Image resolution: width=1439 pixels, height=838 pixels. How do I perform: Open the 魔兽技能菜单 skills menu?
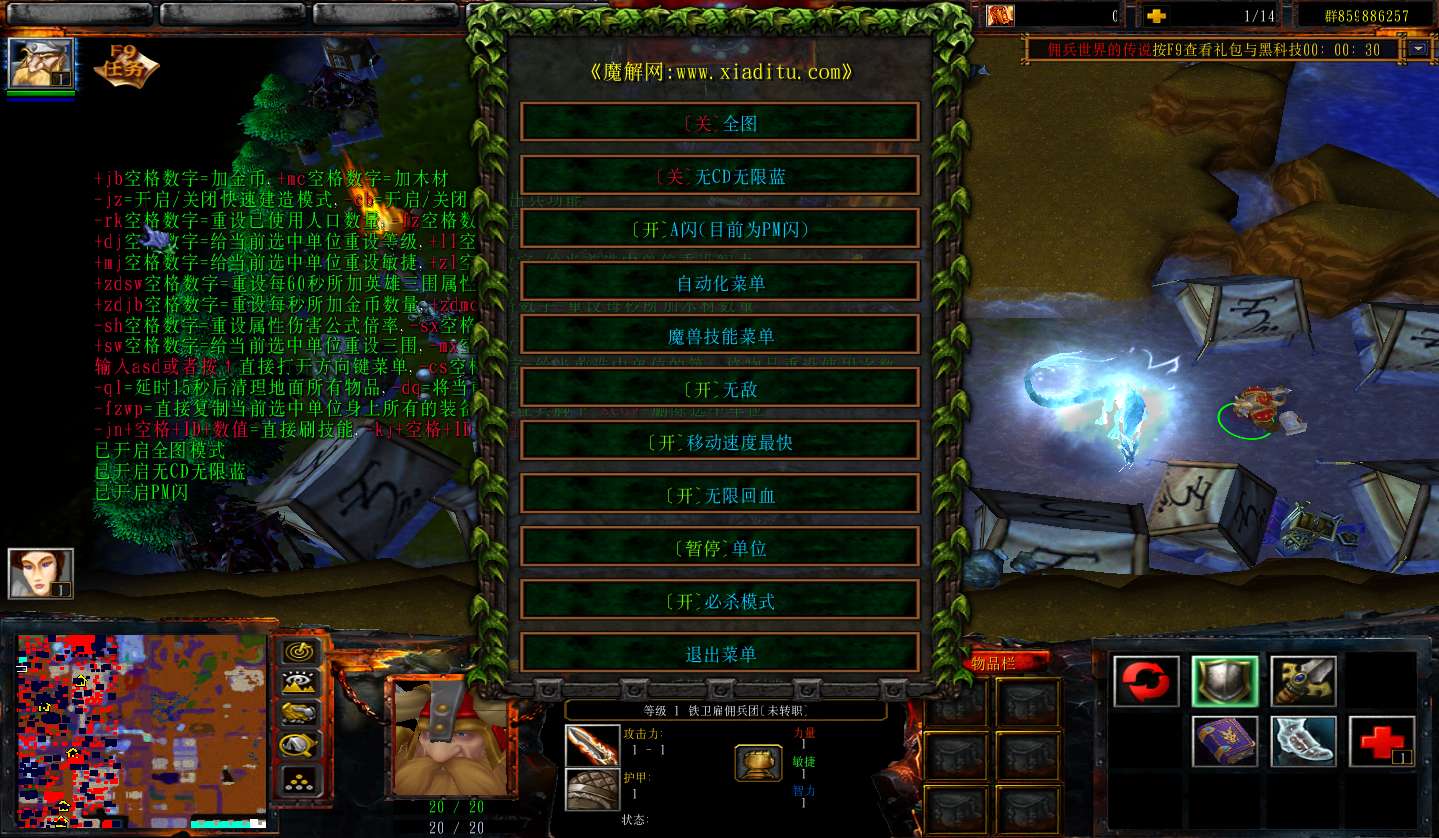tap(719, 335)
